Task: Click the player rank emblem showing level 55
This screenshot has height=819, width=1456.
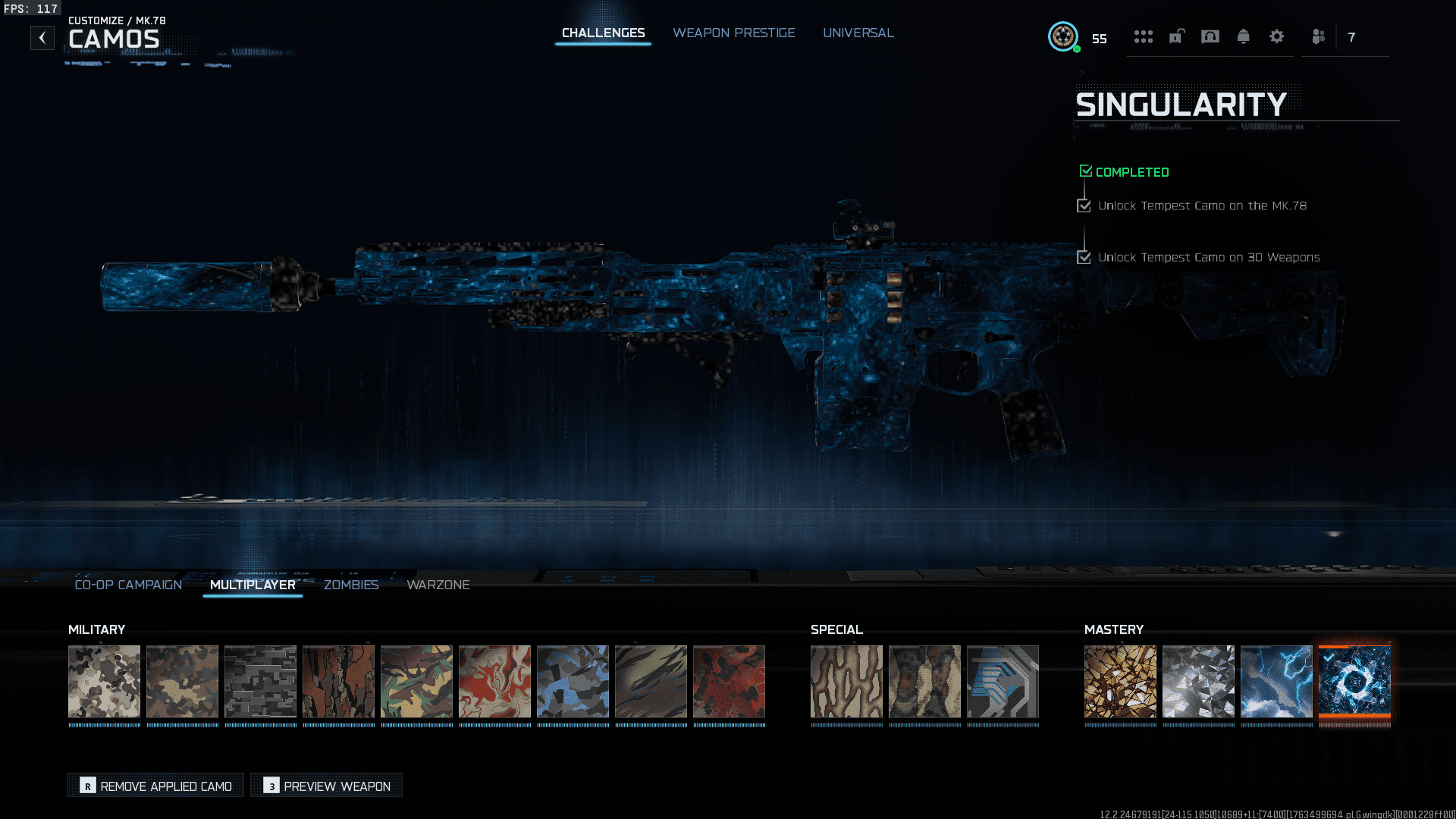Action: click(1063, 36)
